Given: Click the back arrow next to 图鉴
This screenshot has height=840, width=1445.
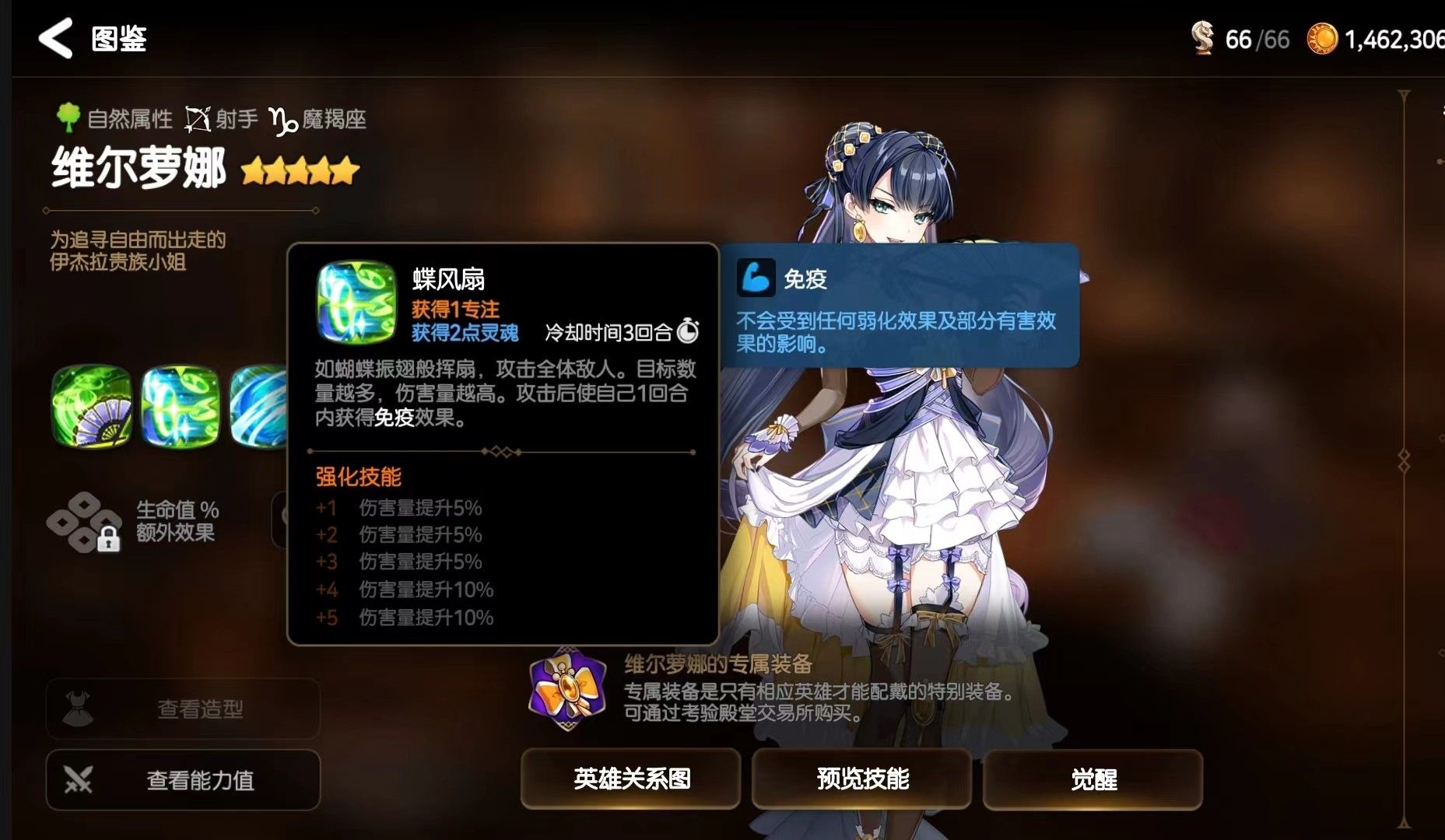Looking at the screenshot, I should tap(54, 40).
